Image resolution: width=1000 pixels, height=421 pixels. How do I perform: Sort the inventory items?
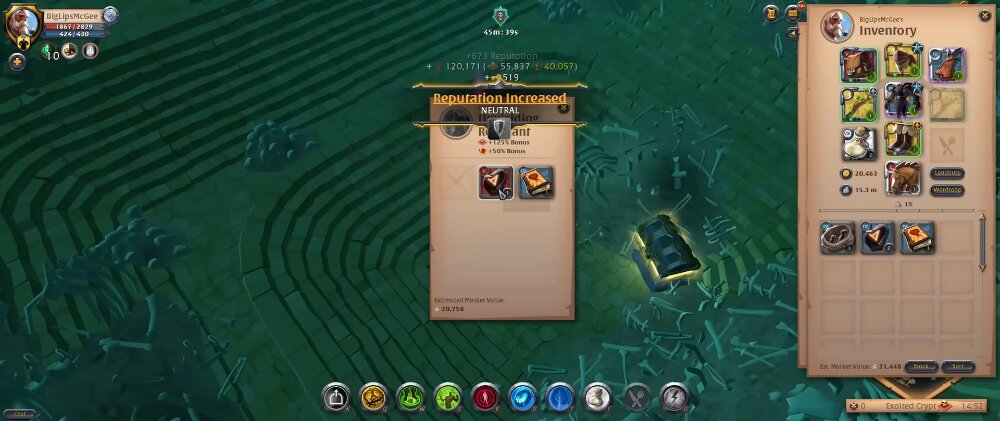957,367
